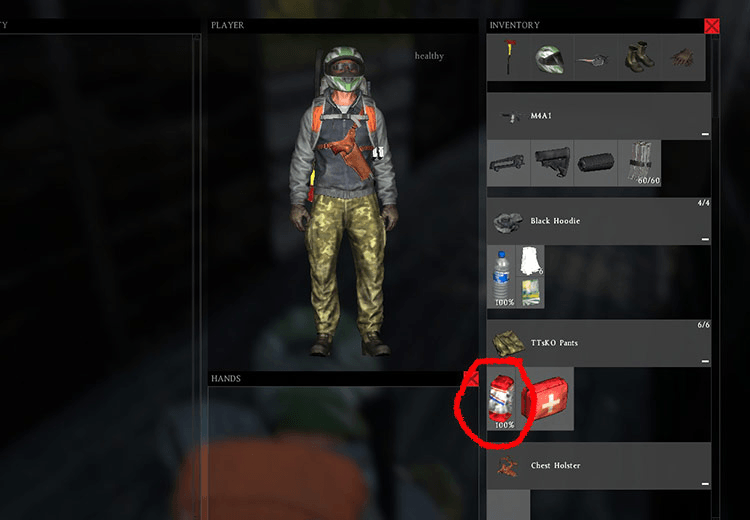
Task: Select the M4A1 handguard attachment
Action: [x=508, y=162]
